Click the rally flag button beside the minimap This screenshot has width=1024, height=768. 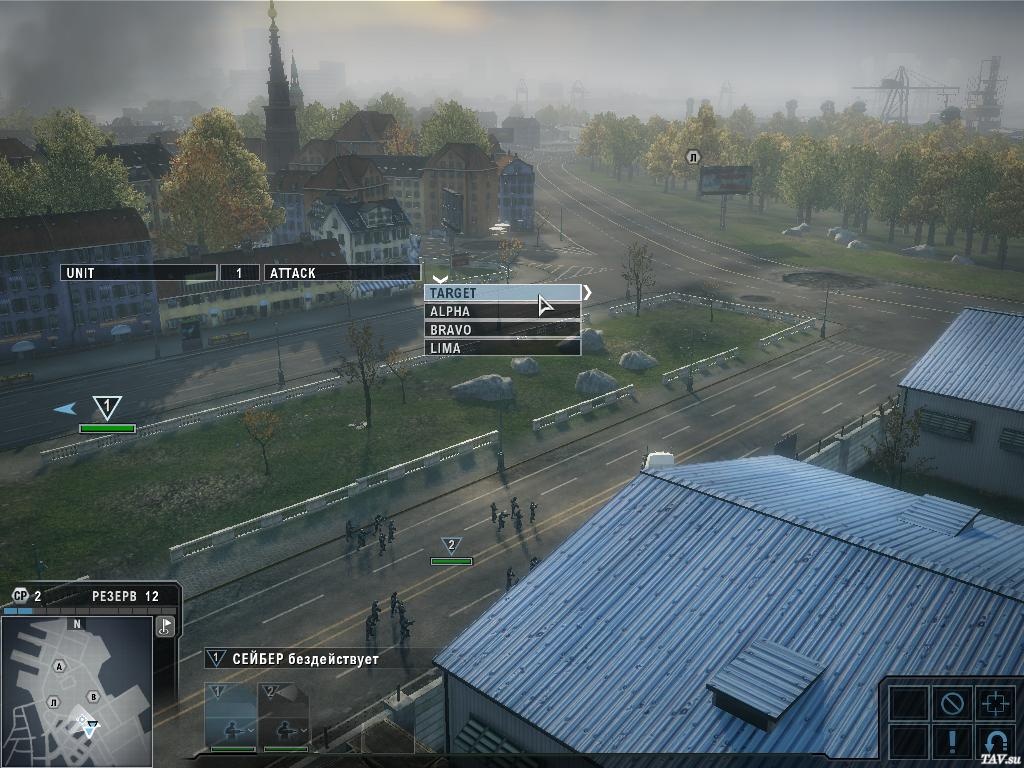(166, 627)
